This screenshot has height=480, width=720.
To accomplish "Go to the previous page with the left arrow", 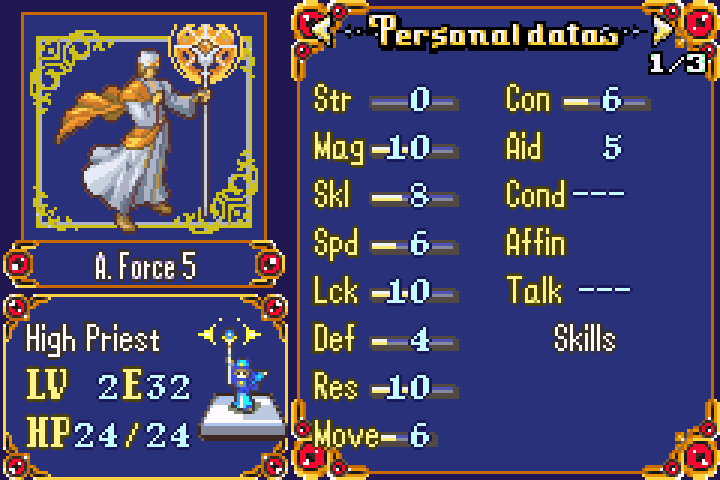I will (322, 31).
